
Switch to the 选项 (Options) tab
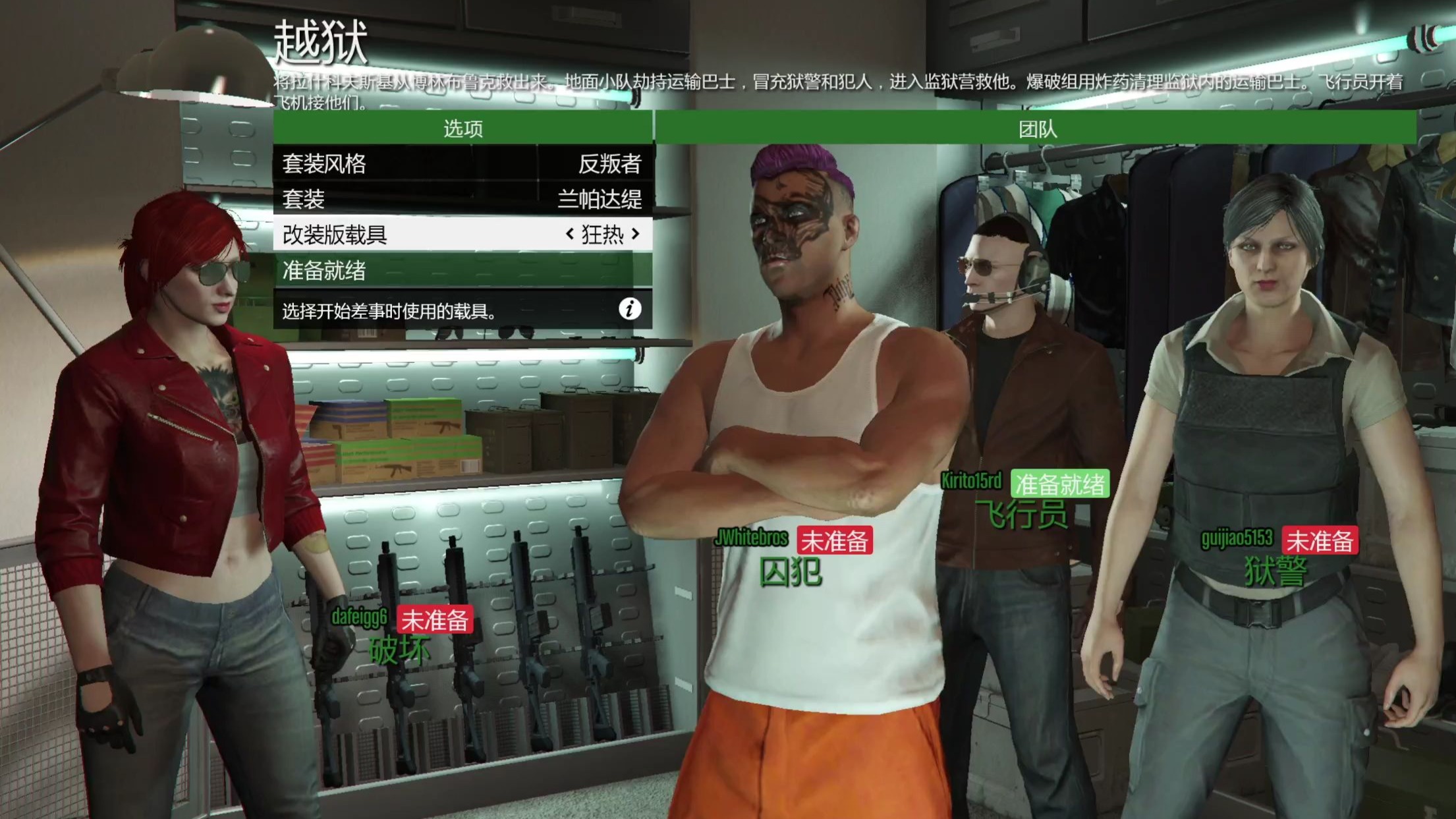pos(461,129)
